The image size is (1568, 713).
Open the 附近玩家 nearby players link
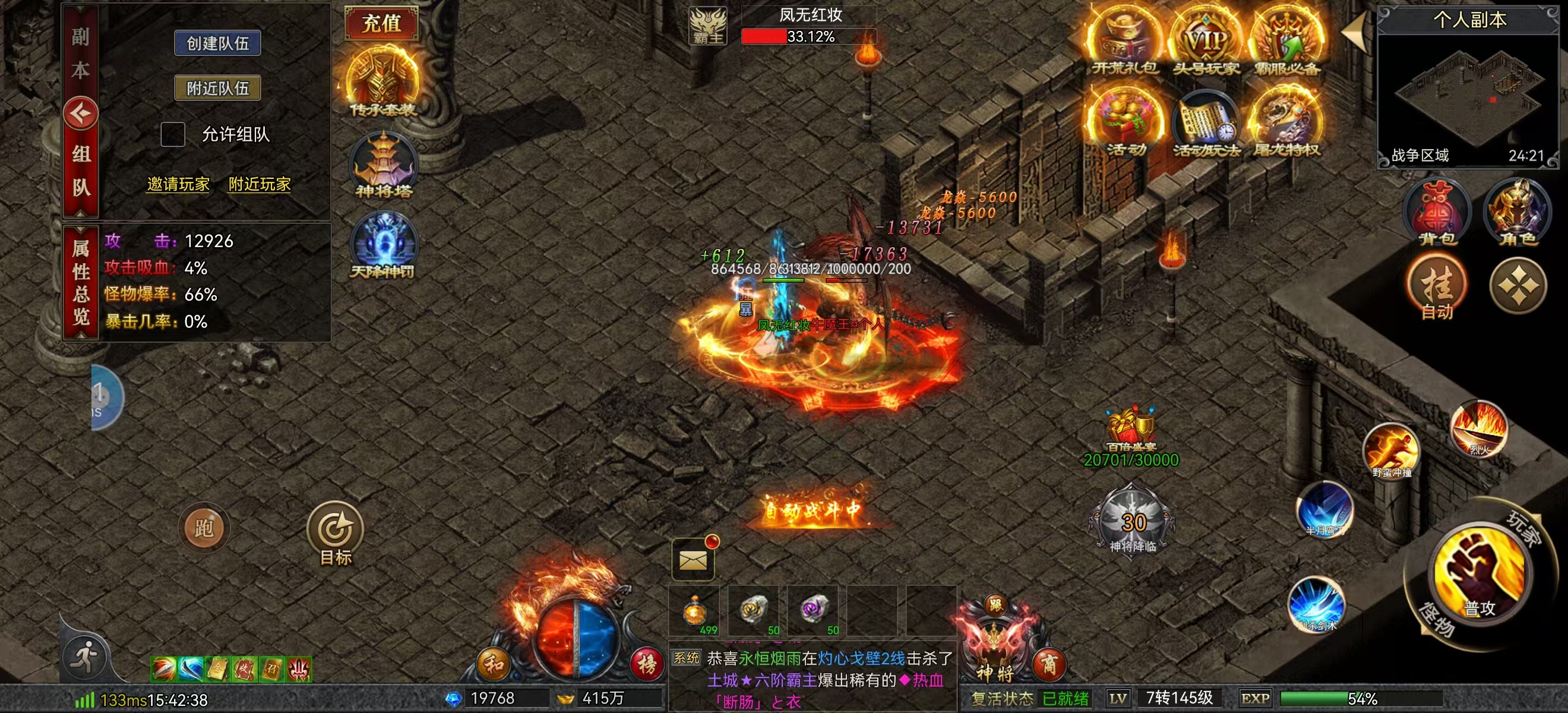[260, 184]
